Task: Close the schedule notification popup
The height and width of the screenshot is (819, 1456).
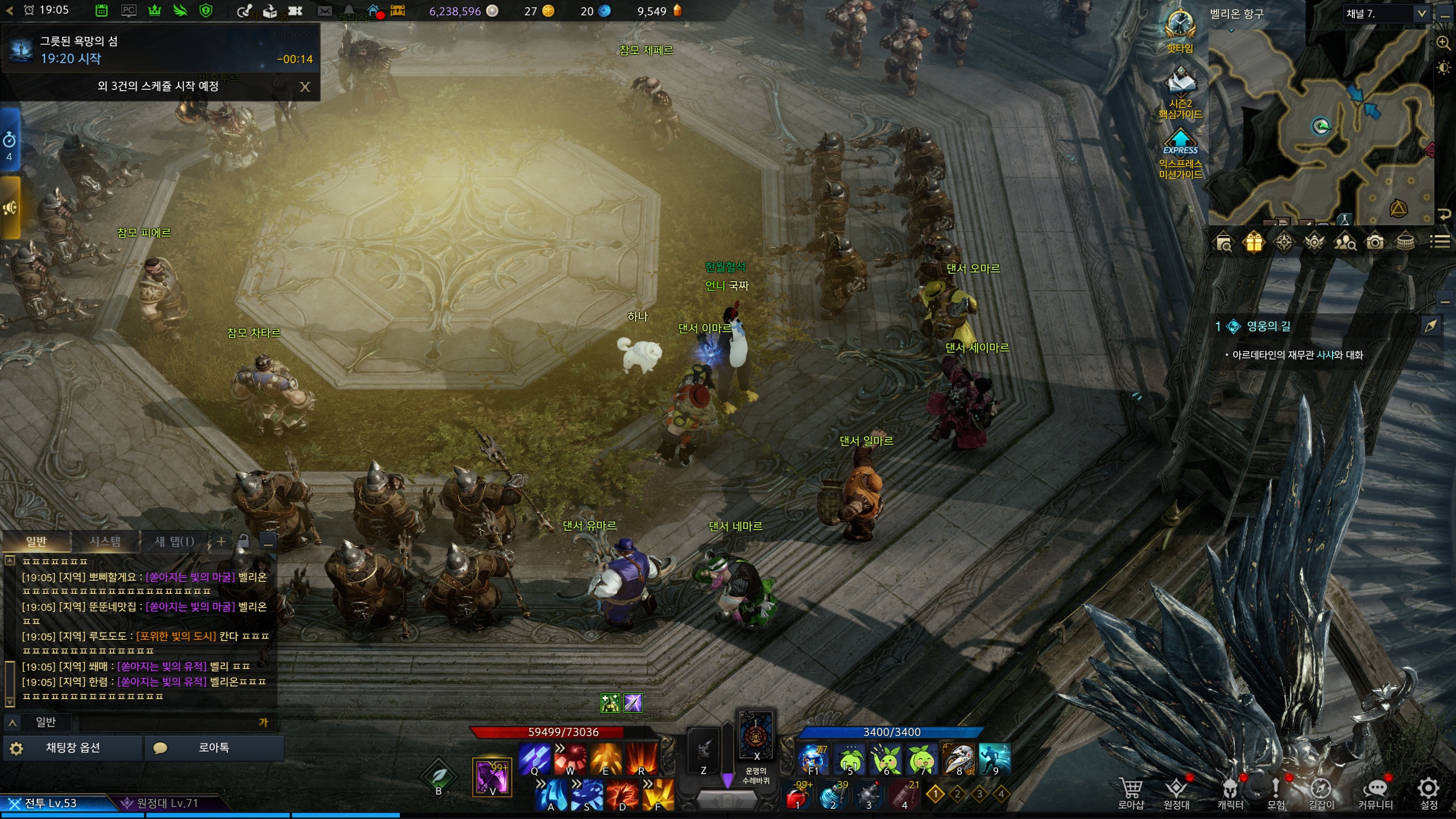Action: (305, 86)
